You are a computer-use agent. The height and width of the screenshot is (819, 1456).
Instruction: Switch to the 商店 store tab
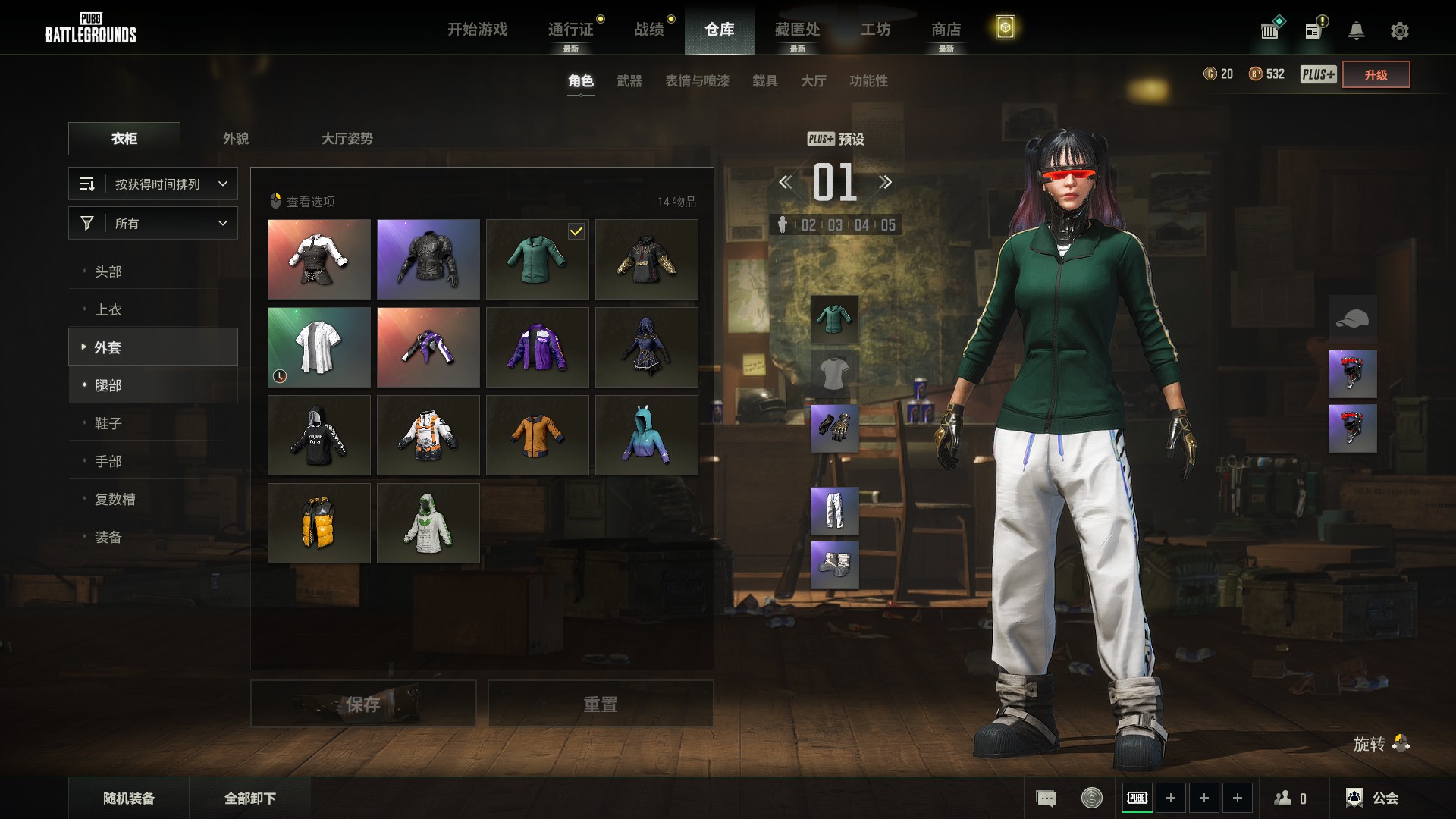tap(946, 30)
